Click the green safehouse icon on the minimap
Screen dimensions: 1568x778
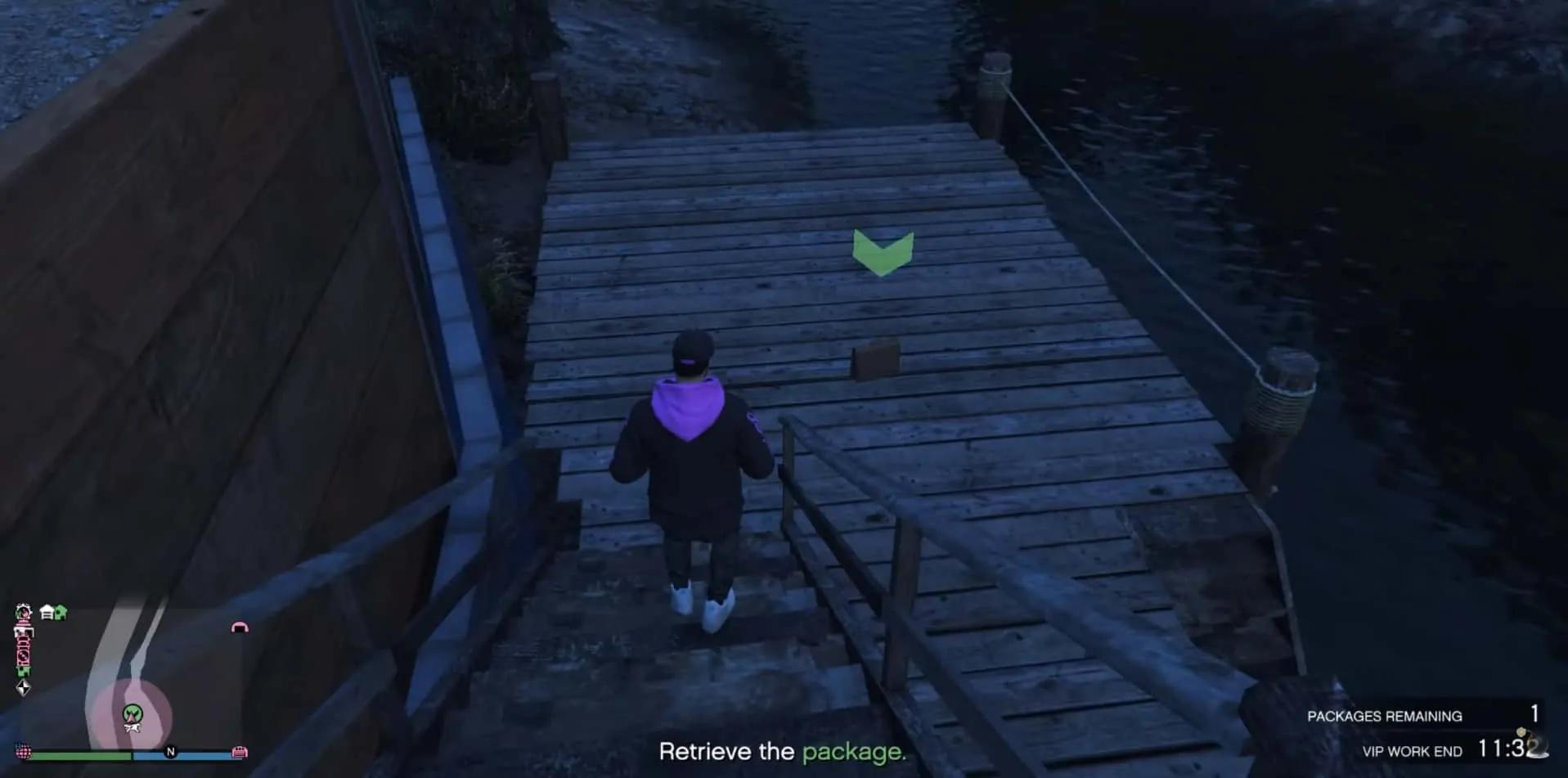pos(59,611)
